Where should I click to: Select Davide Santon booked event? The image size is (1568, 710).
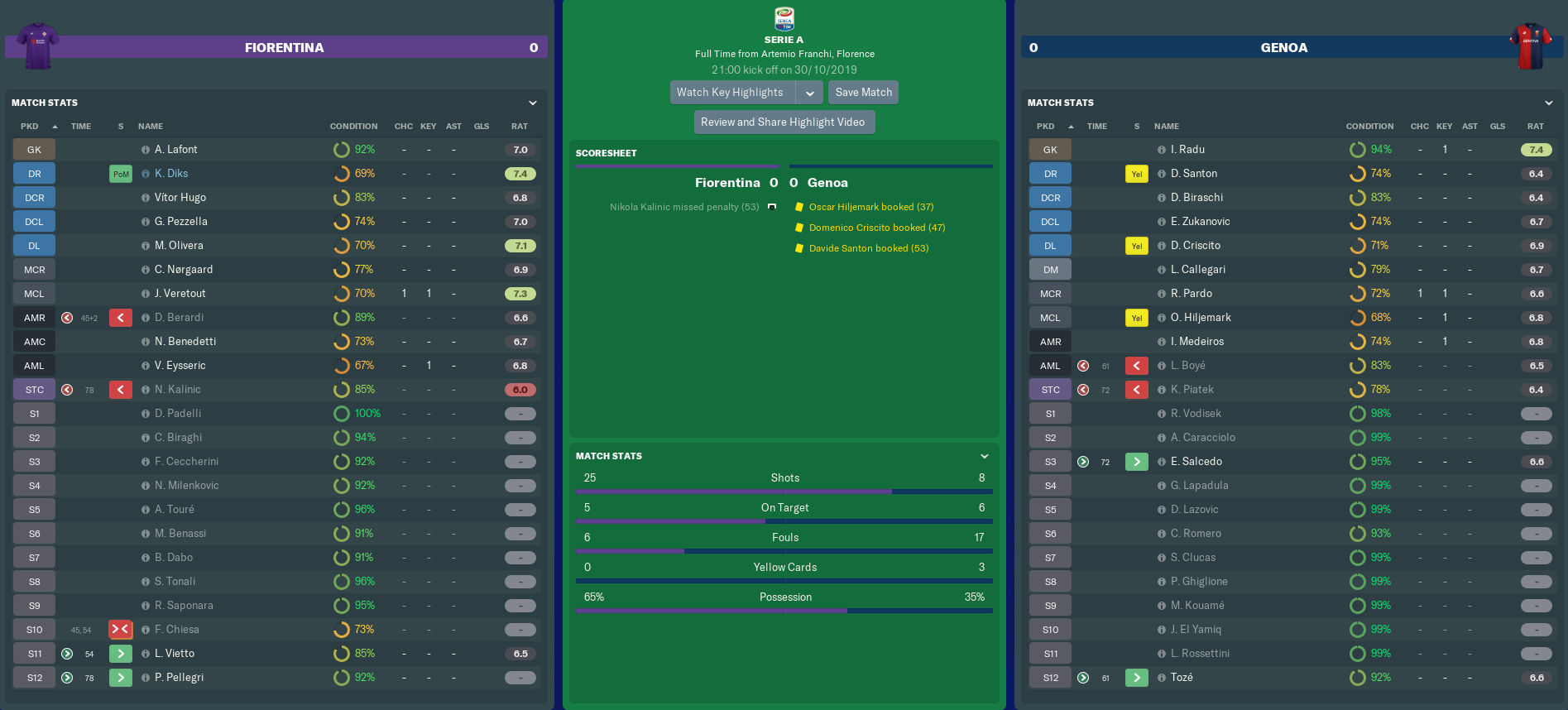pos(868,248)
